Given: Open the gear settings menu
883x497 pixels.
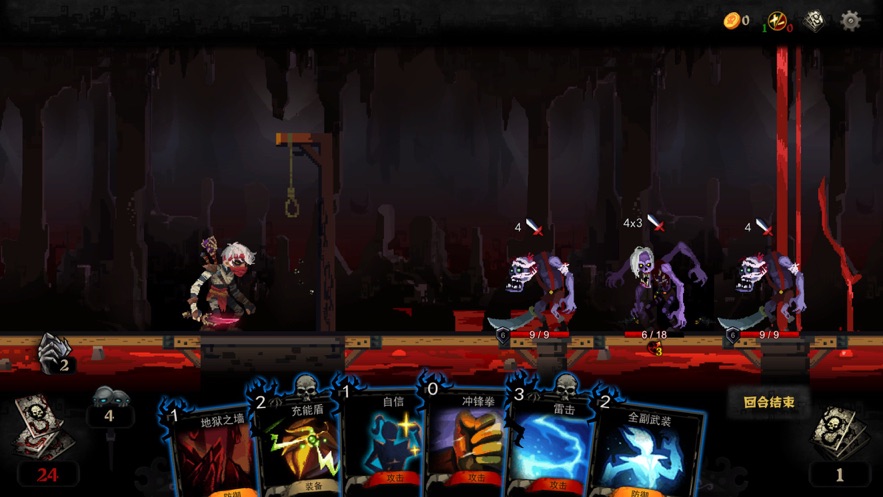Looking at the screenshot, I should 851,21.
